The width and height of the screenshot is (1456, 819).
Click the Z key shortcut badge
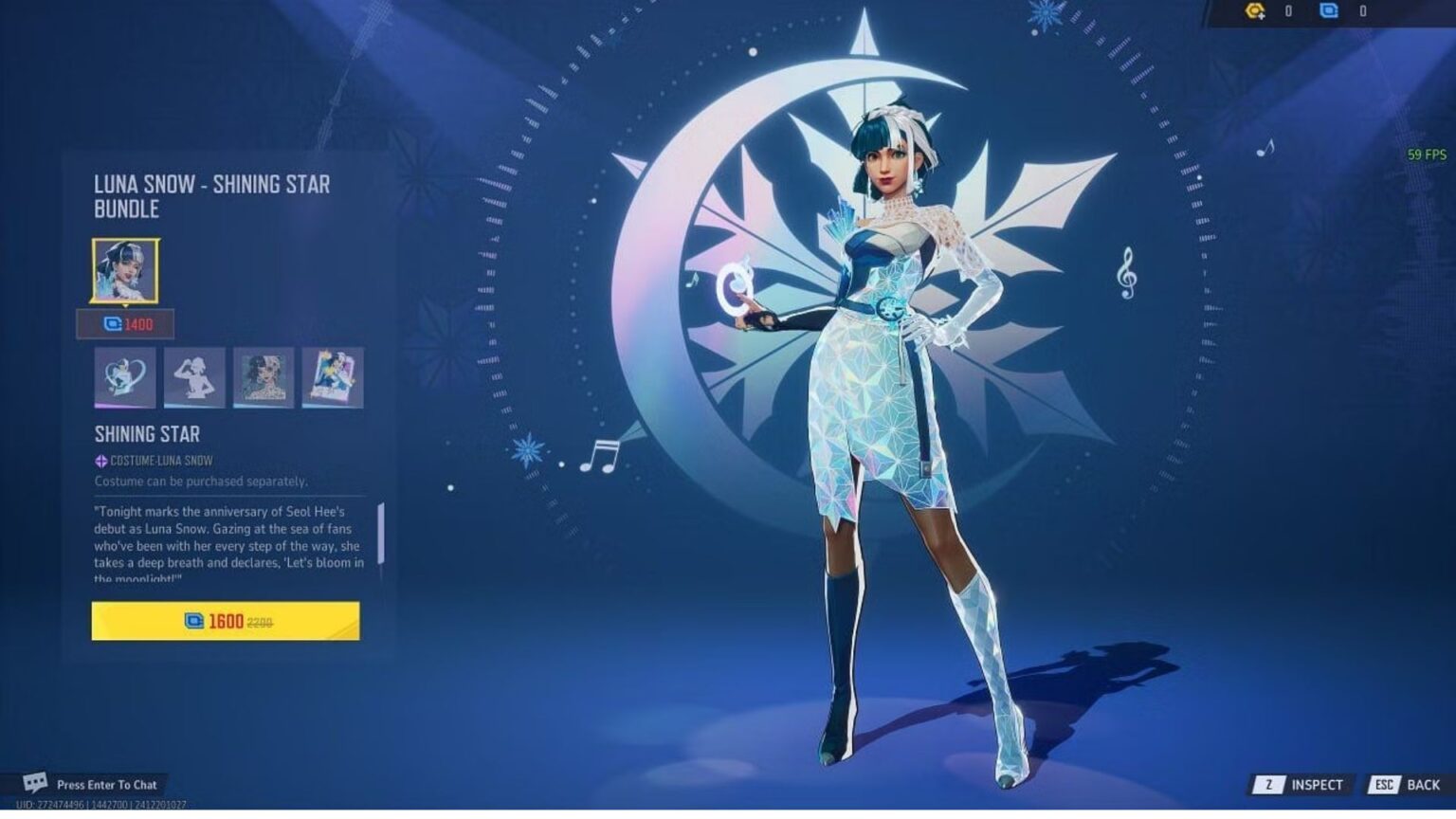tap(1270, 784)
